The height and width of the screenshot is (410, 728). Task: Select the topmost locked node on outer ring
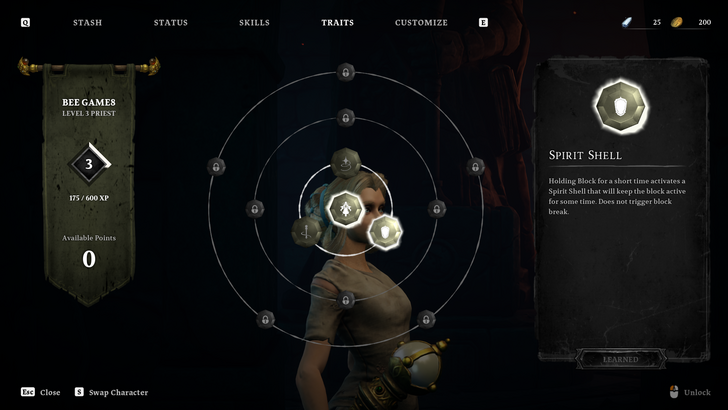[x=345, y=72]
